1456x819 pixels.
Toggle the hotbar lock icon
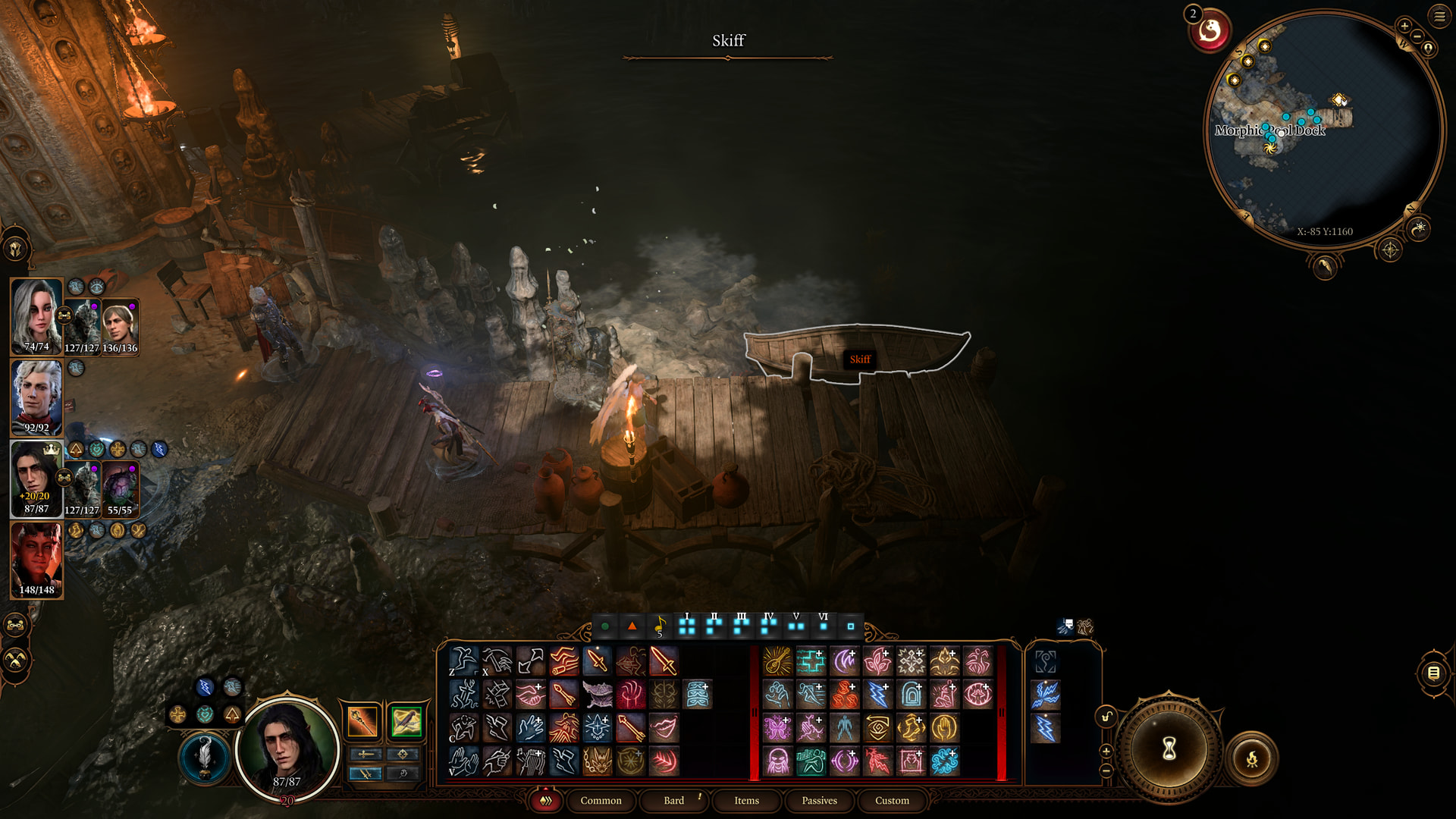(x=1106, y=717)
